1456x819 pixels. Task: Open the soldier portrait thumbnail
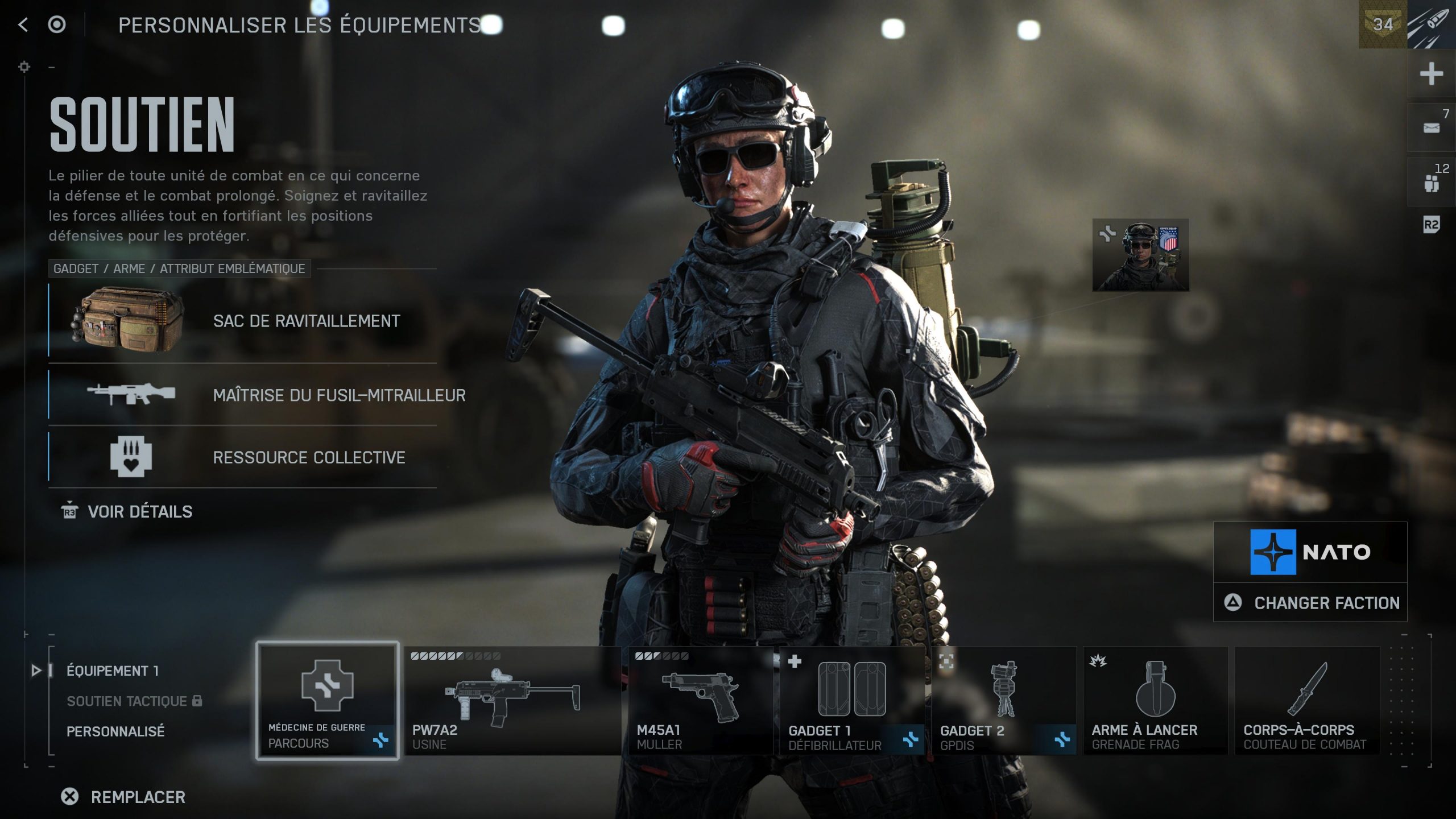tap(1140, 255)
